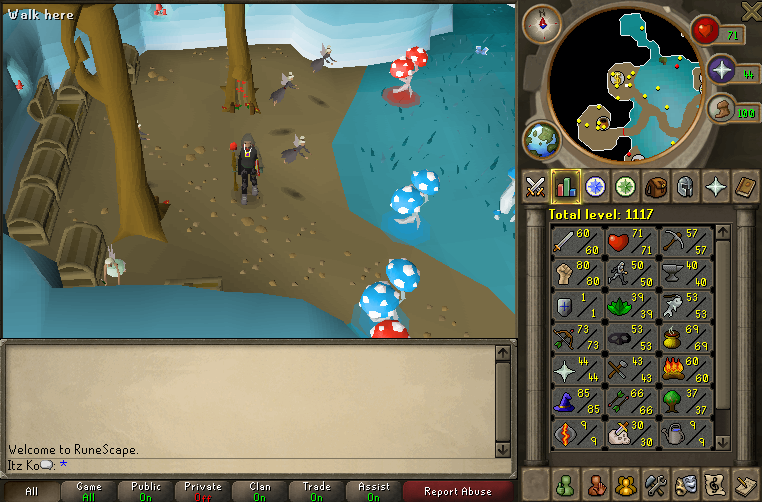Click the Report Abuse button
This screenshot has width=762, height=502.
[x=458, y=491]
